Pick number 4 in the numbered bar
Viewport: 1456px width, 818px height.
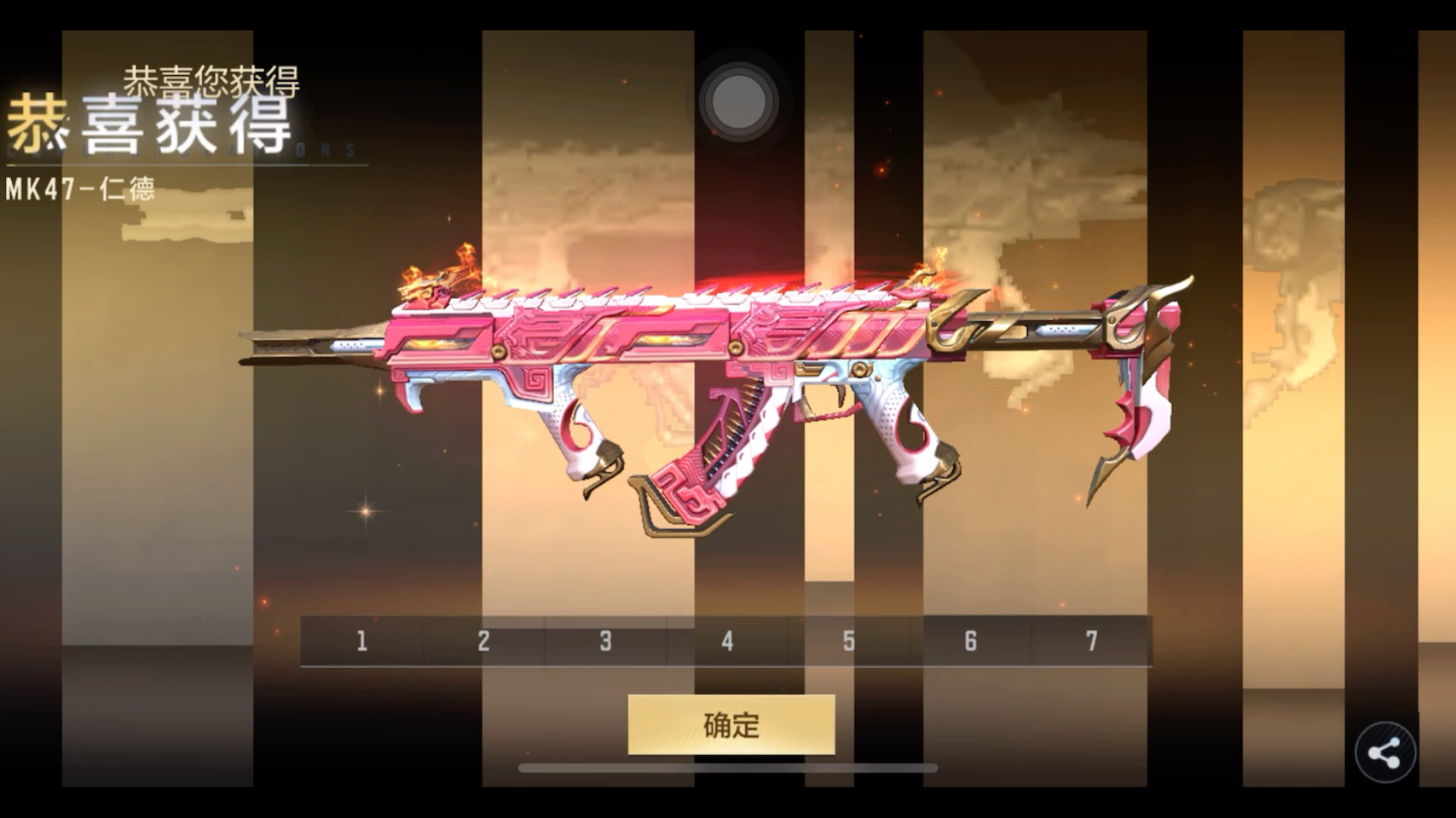point(727,641)
